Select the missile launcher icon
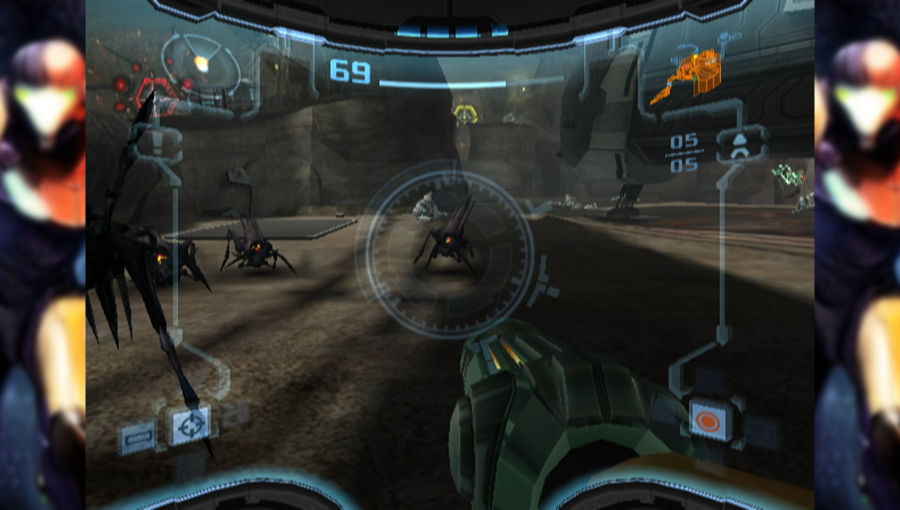 click(739, 146)
